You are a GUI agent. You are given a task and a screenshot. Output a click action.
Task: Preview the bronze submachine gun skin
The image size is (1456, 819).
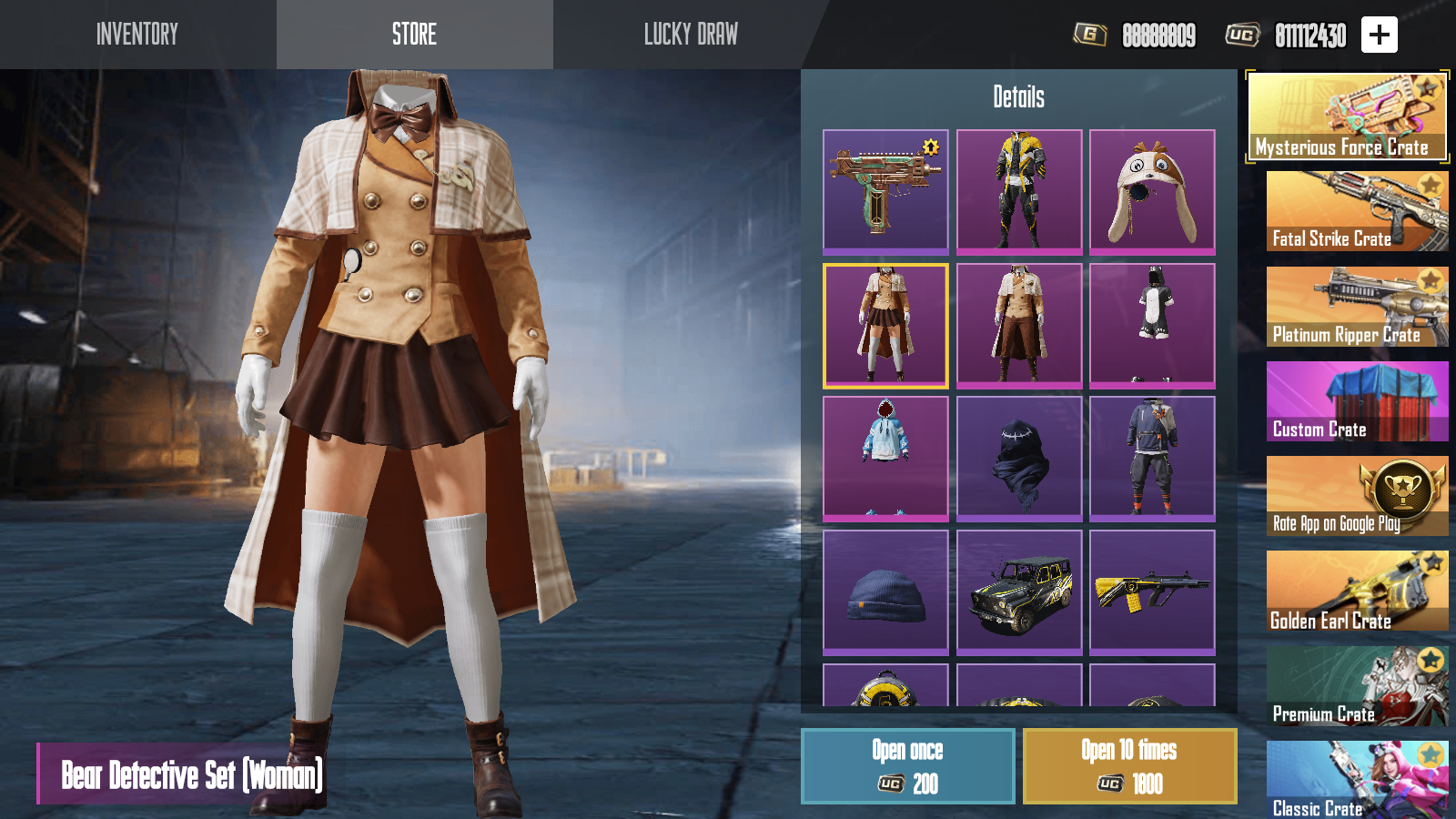(885, 191)
